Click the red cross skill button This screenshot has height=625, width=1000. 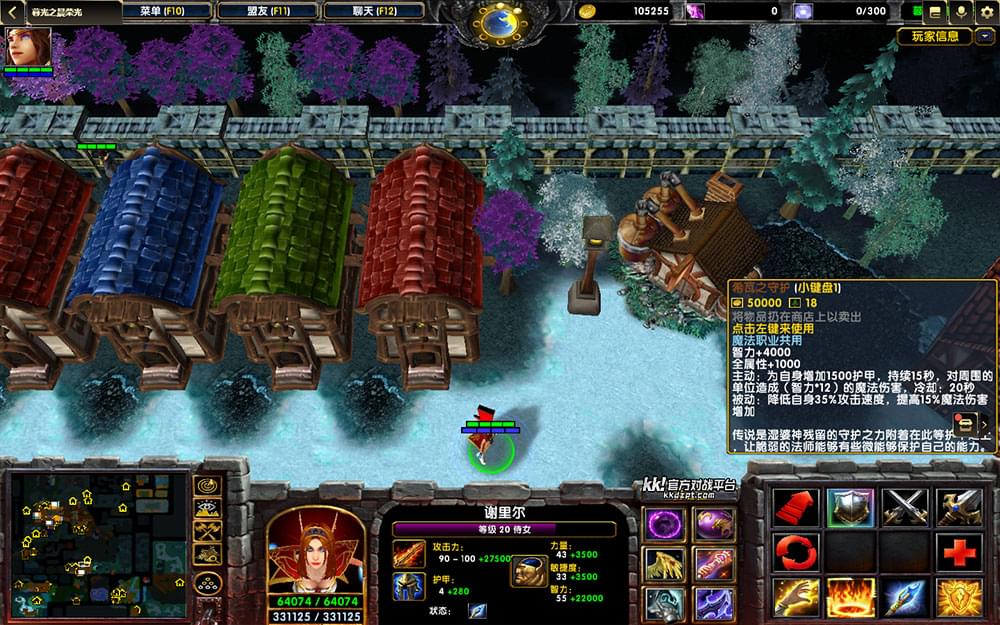click(x=958, y=552)
